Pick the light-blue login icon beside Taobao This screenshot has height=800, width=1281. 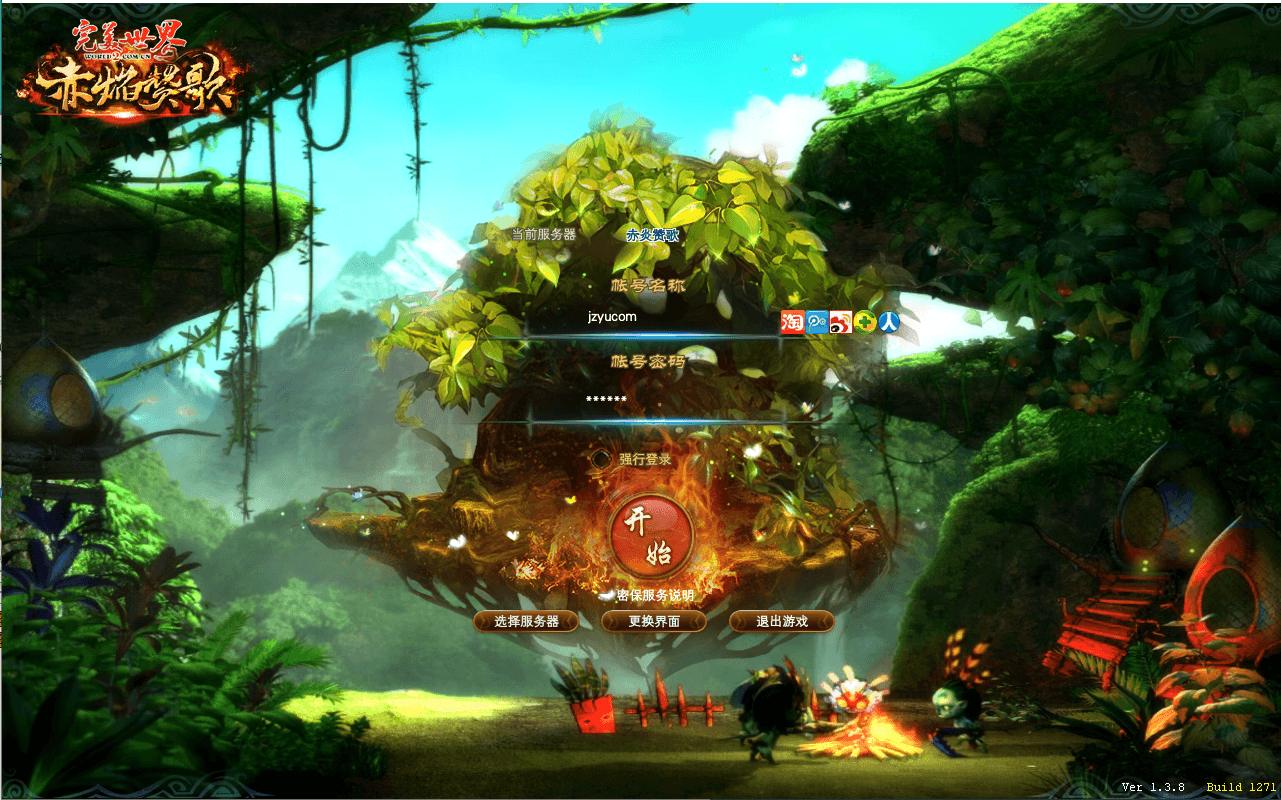coord(817,321)
